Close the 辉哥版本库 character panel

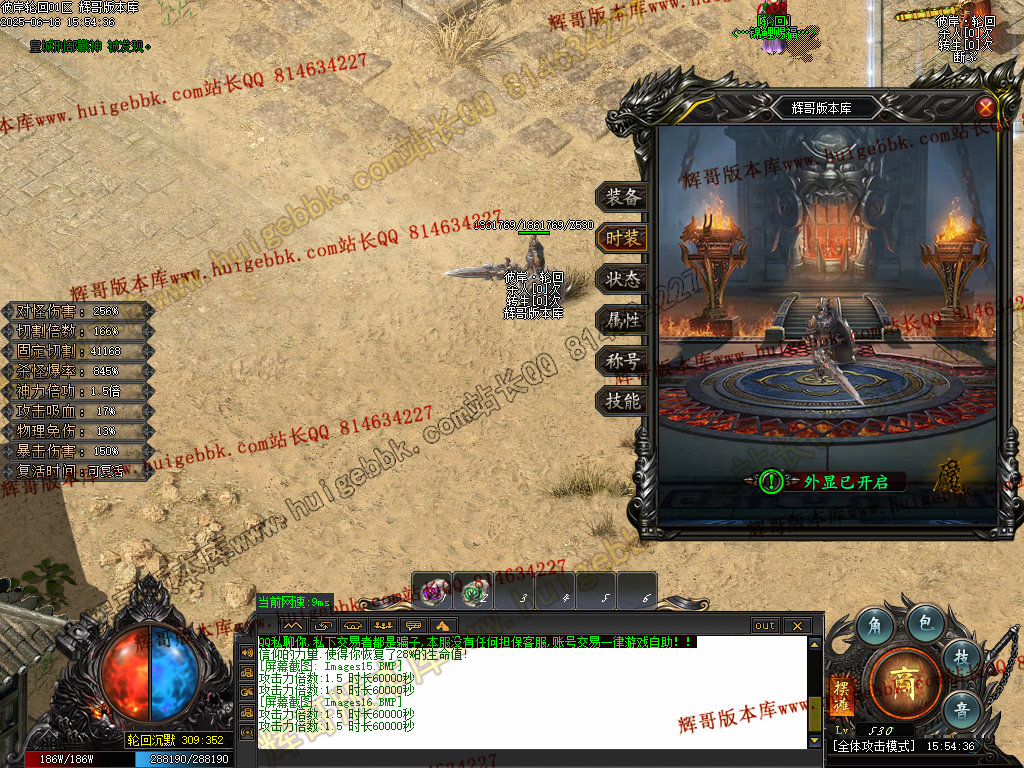[986, 107]
